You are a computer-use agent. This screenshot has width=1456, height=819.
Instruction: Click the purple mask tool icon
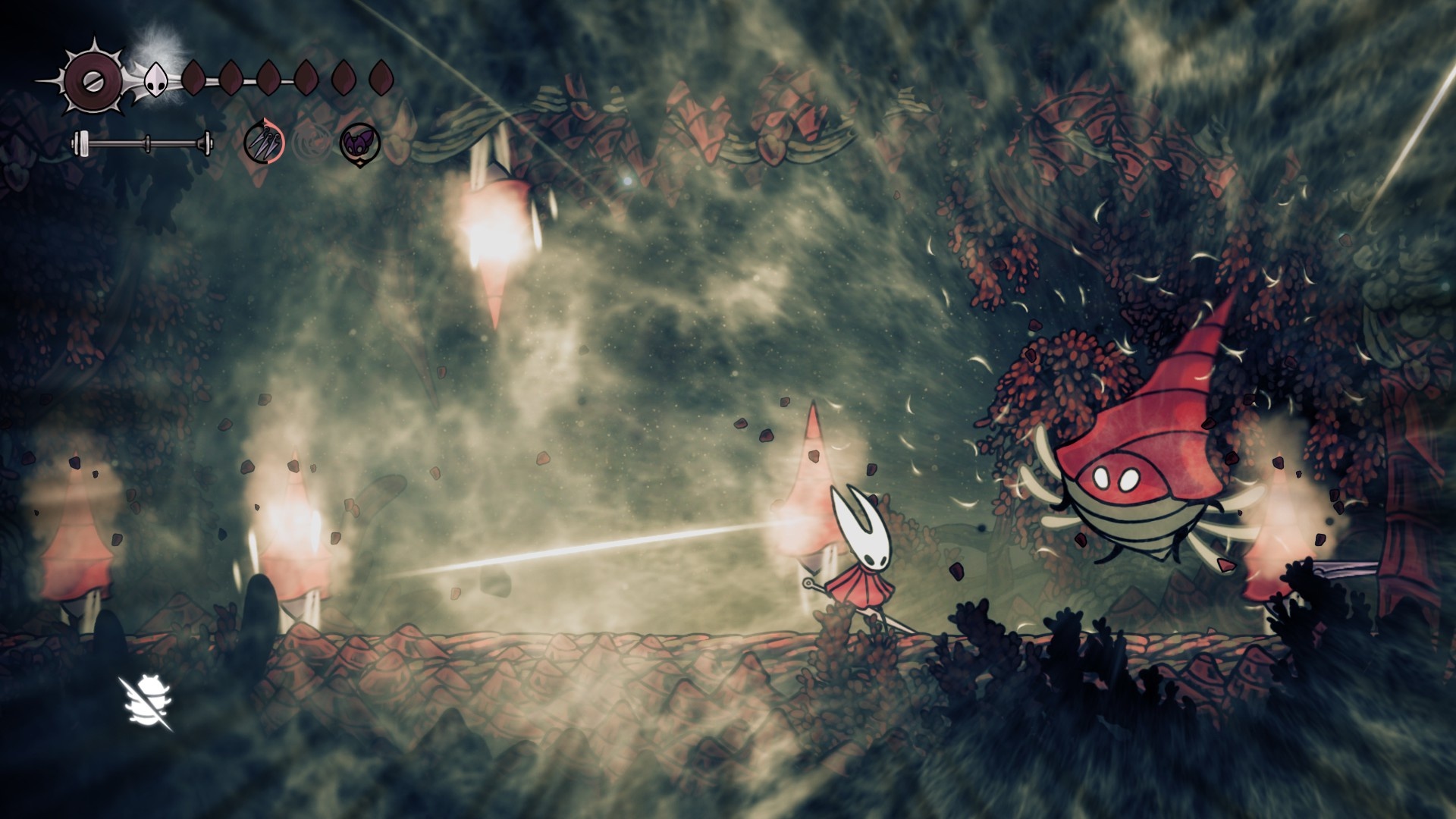coord(356,143)
